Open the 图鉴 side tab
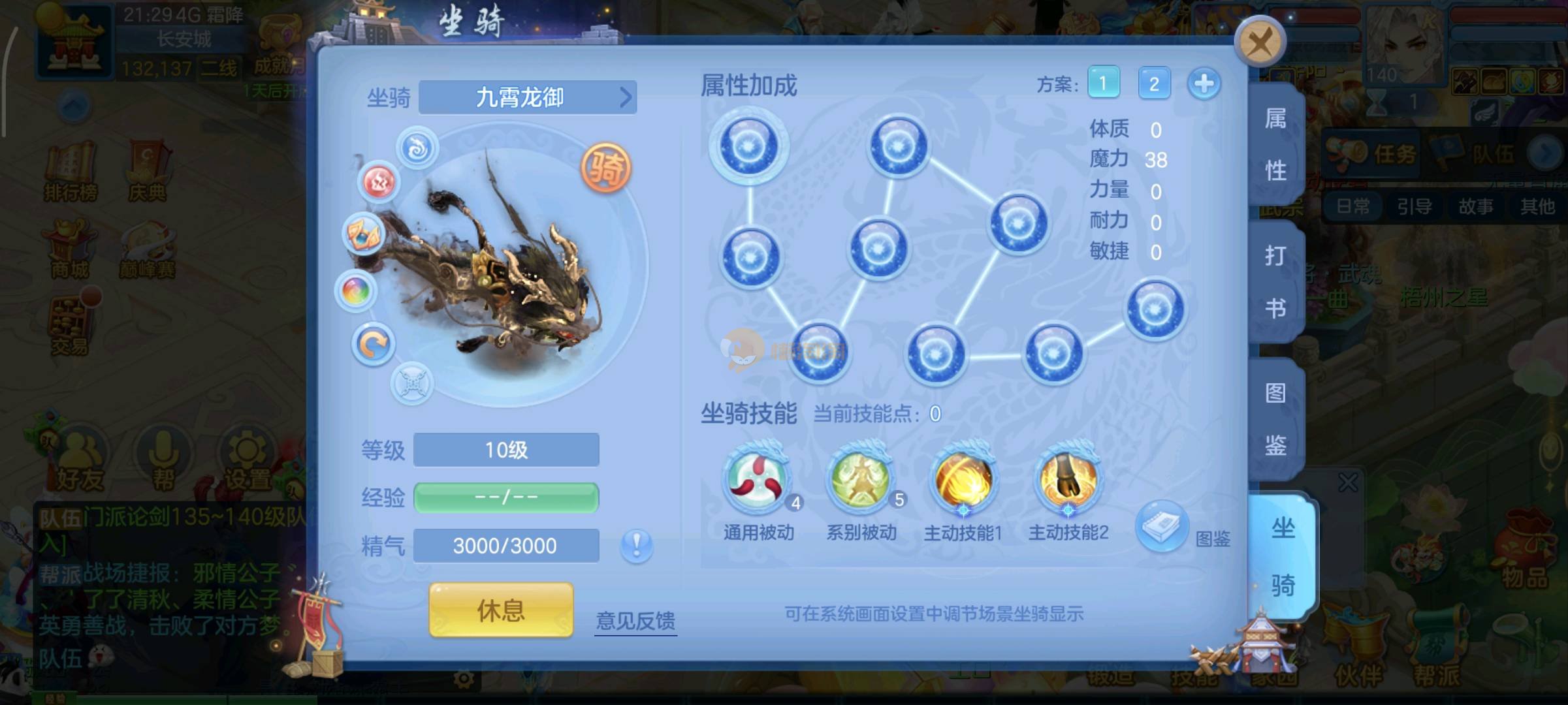The width and height of the screenshot is (1568, 705). [x=1275, y=419]
